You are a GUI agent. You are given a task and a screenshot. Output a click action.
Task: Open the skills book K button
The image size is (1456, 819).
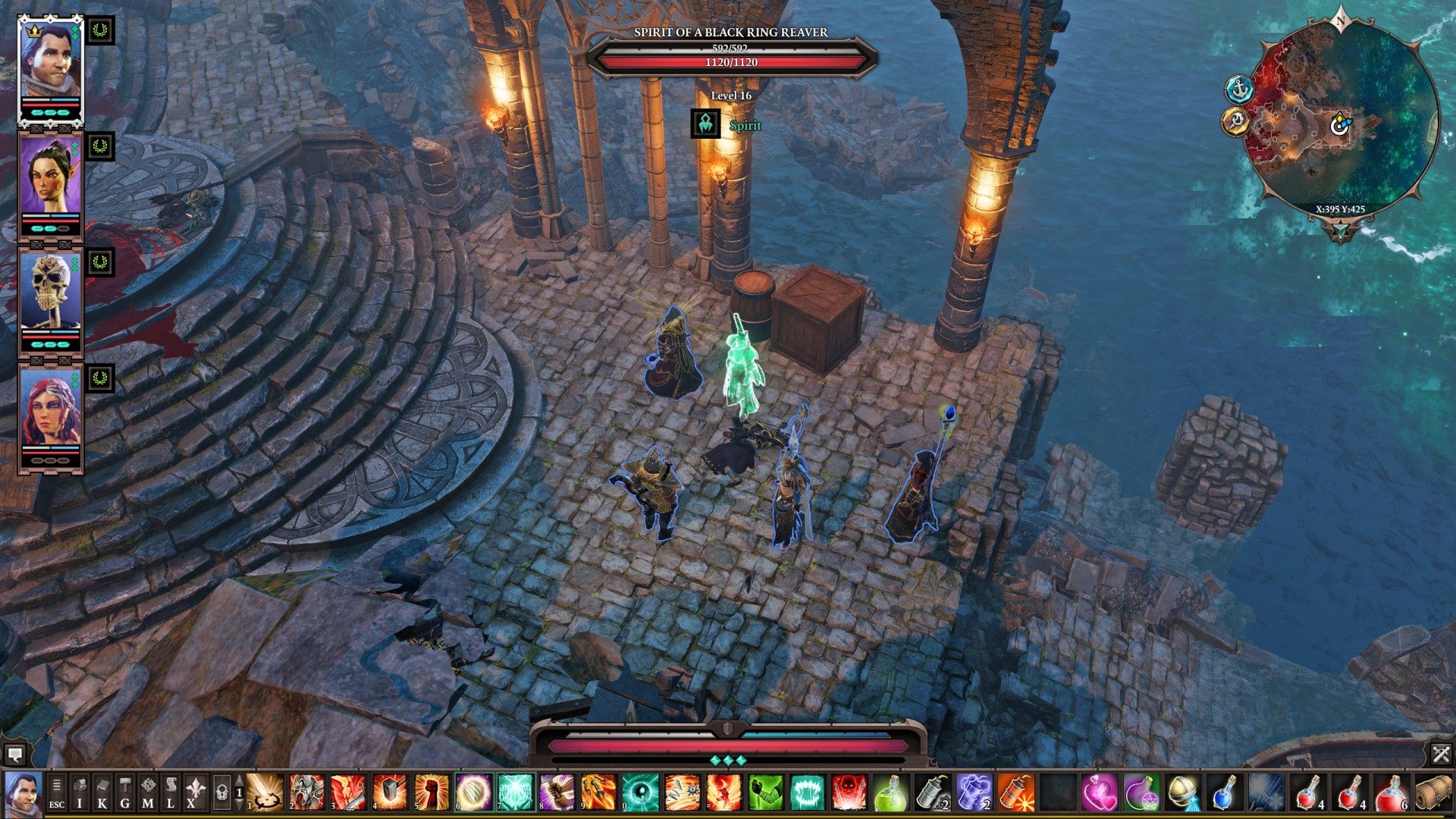click(x=102, y=793)
